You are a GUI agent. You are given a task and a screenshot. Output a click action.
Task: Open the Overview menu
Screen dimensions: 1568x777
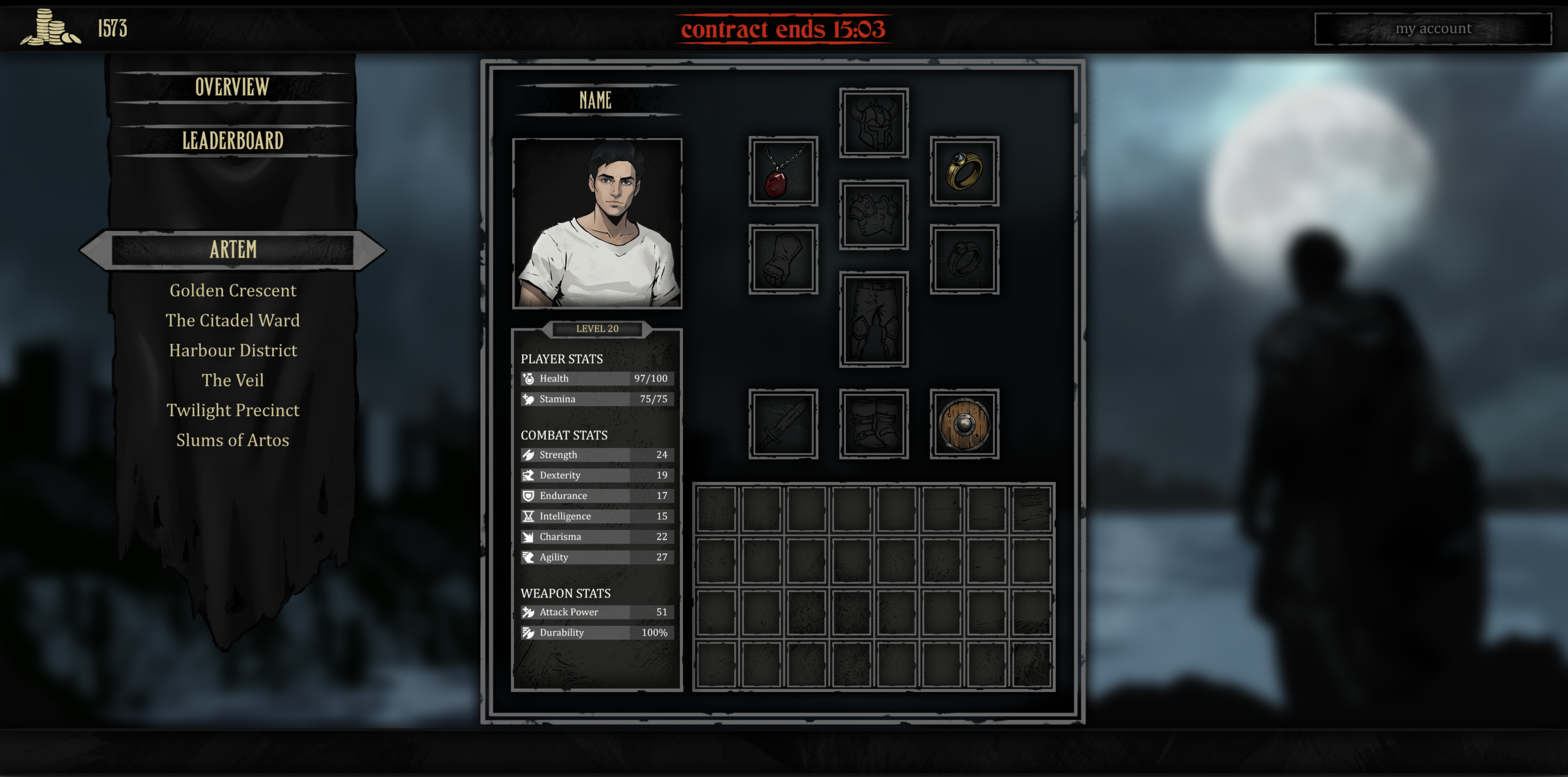pos(232,88)
